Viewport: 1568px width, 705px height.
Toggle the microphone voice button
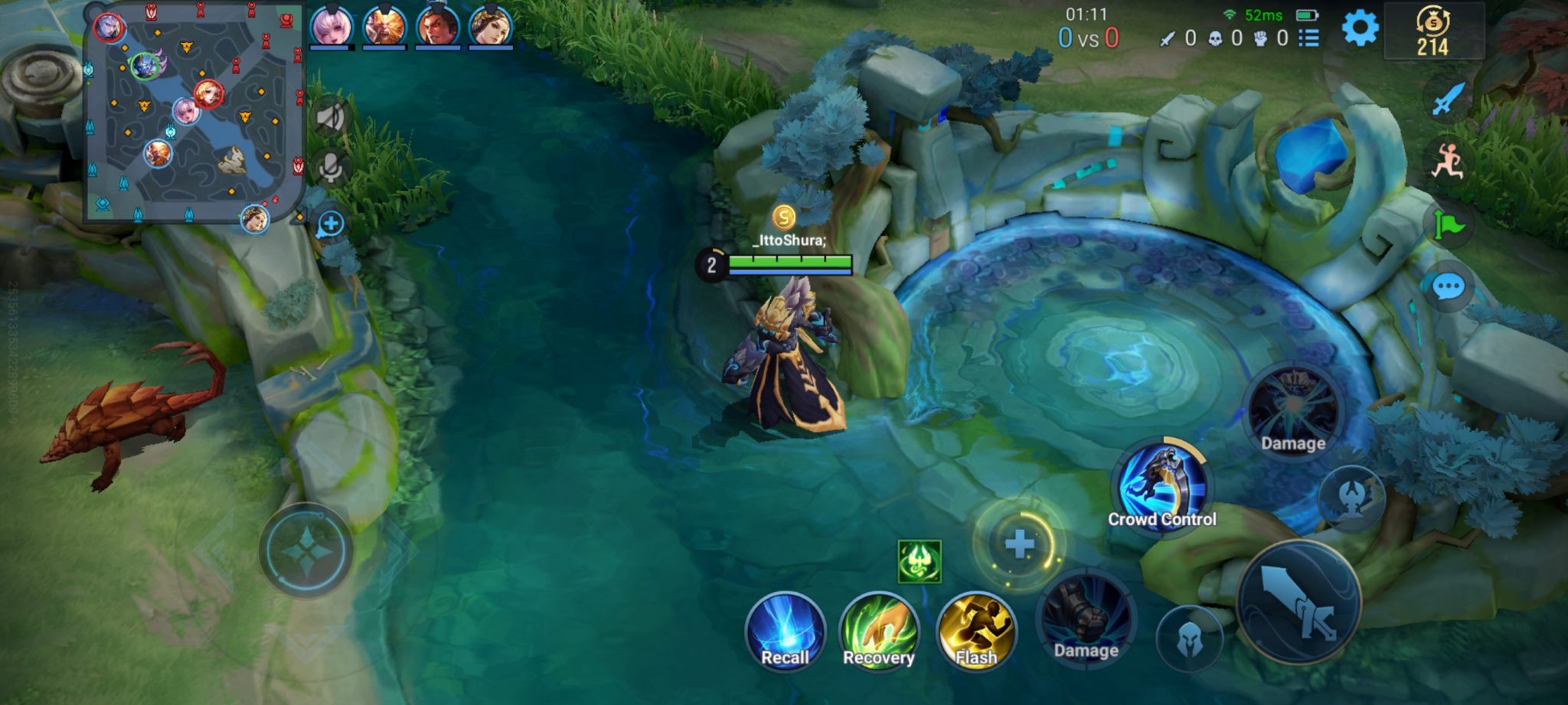coord(331,168)
